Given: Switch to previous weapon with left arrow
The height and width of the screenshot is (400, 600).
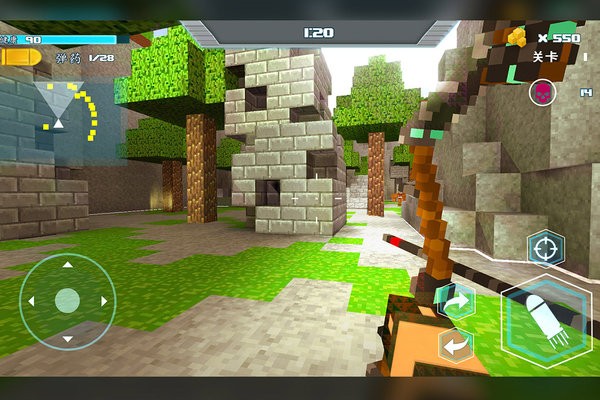Looking at the screenshot, I should tap(456, 345).
